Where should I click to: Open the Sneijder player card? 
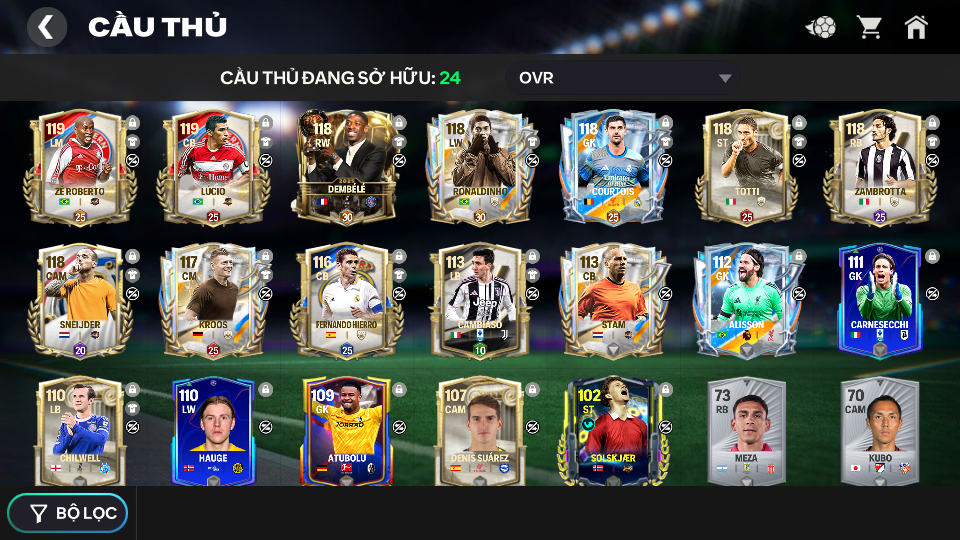click(x=79, y=300)
